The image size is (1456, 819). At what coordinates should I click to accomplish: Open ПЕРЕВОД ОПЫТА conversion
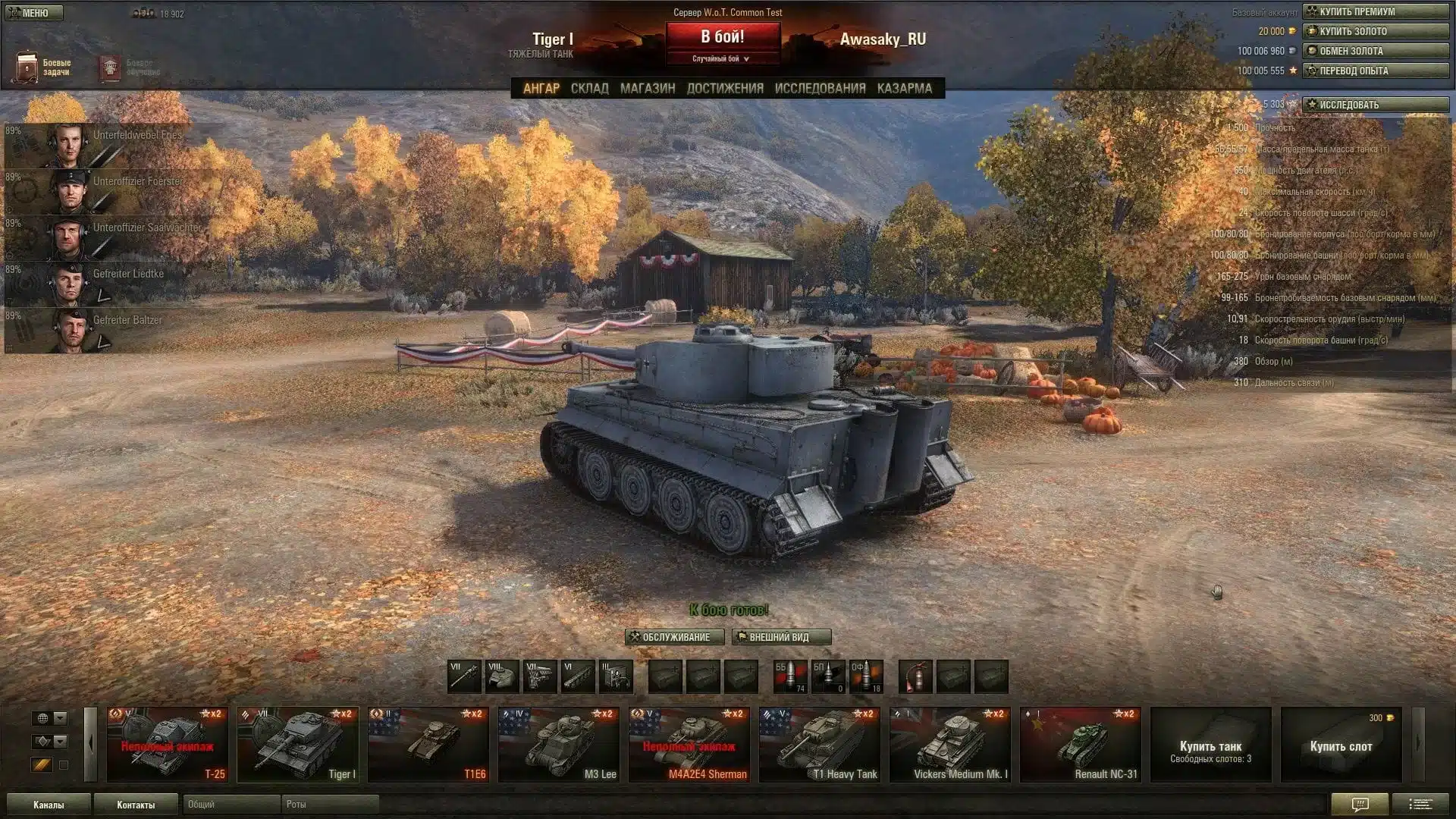coord(1376,71)
